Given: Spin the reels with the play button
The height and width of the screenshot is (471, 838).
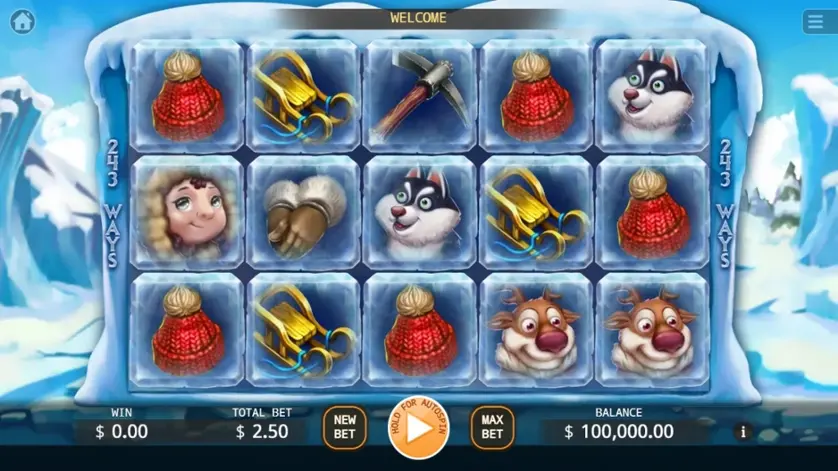Looking at the screenshot, I should tap(419, 427).
